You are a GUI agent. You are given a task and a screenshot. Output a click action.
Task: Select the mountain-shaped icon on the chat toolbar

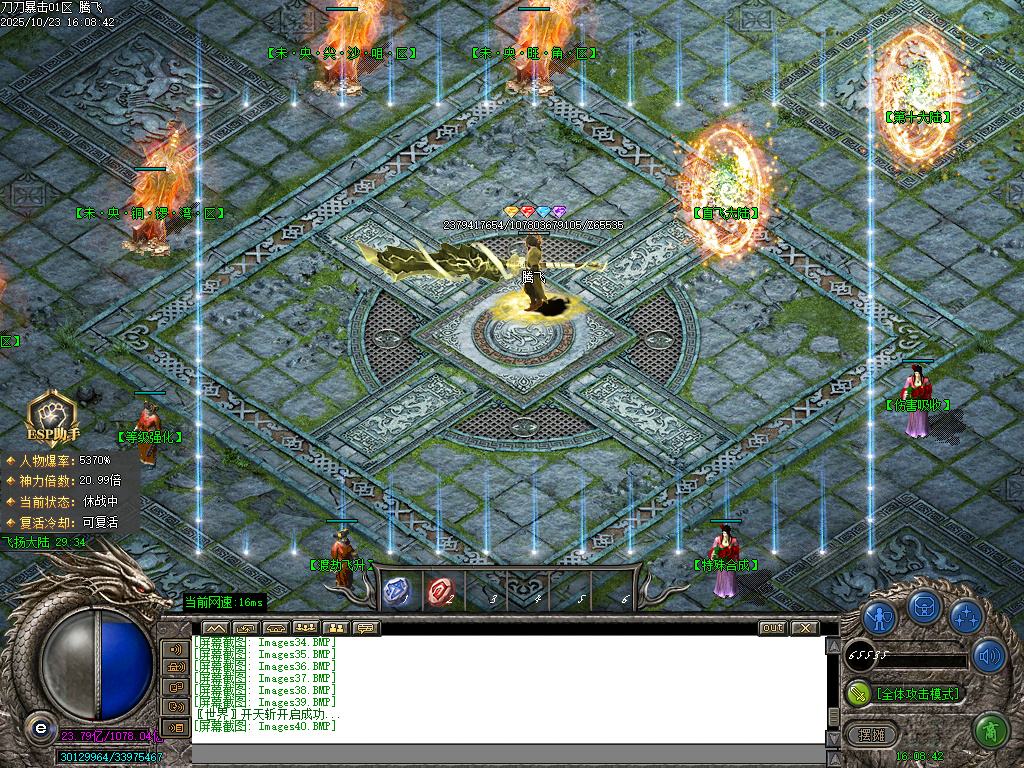click(215, 628)
